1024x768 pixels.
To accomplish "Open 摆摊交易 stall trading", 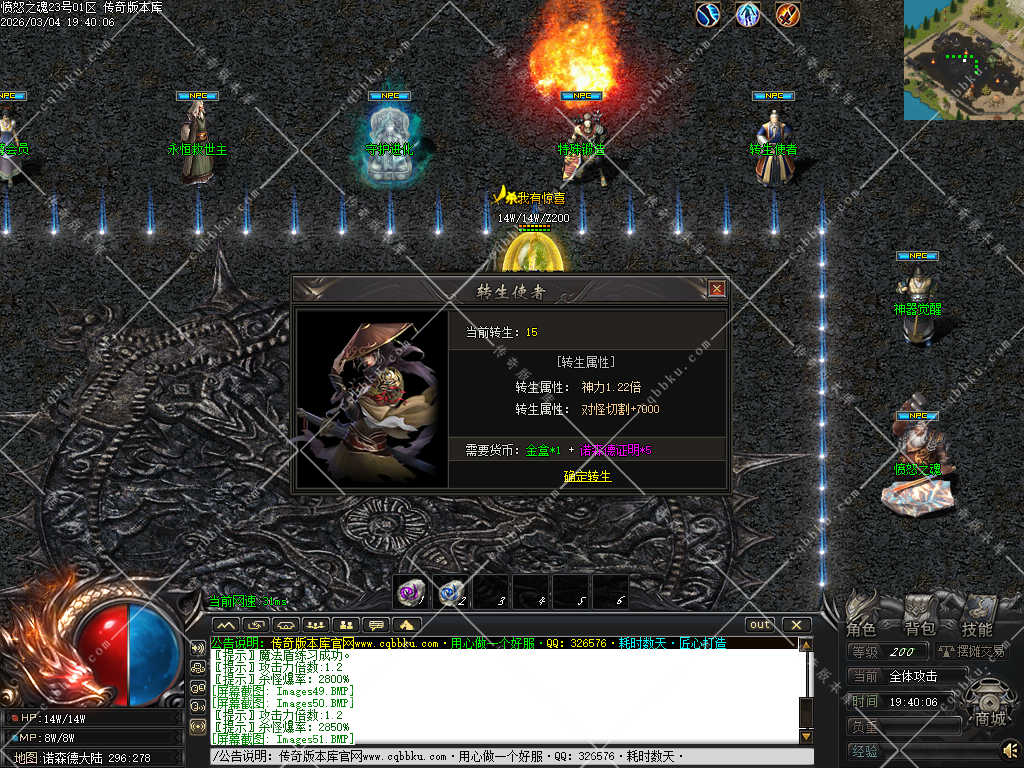I will [971, 652].
